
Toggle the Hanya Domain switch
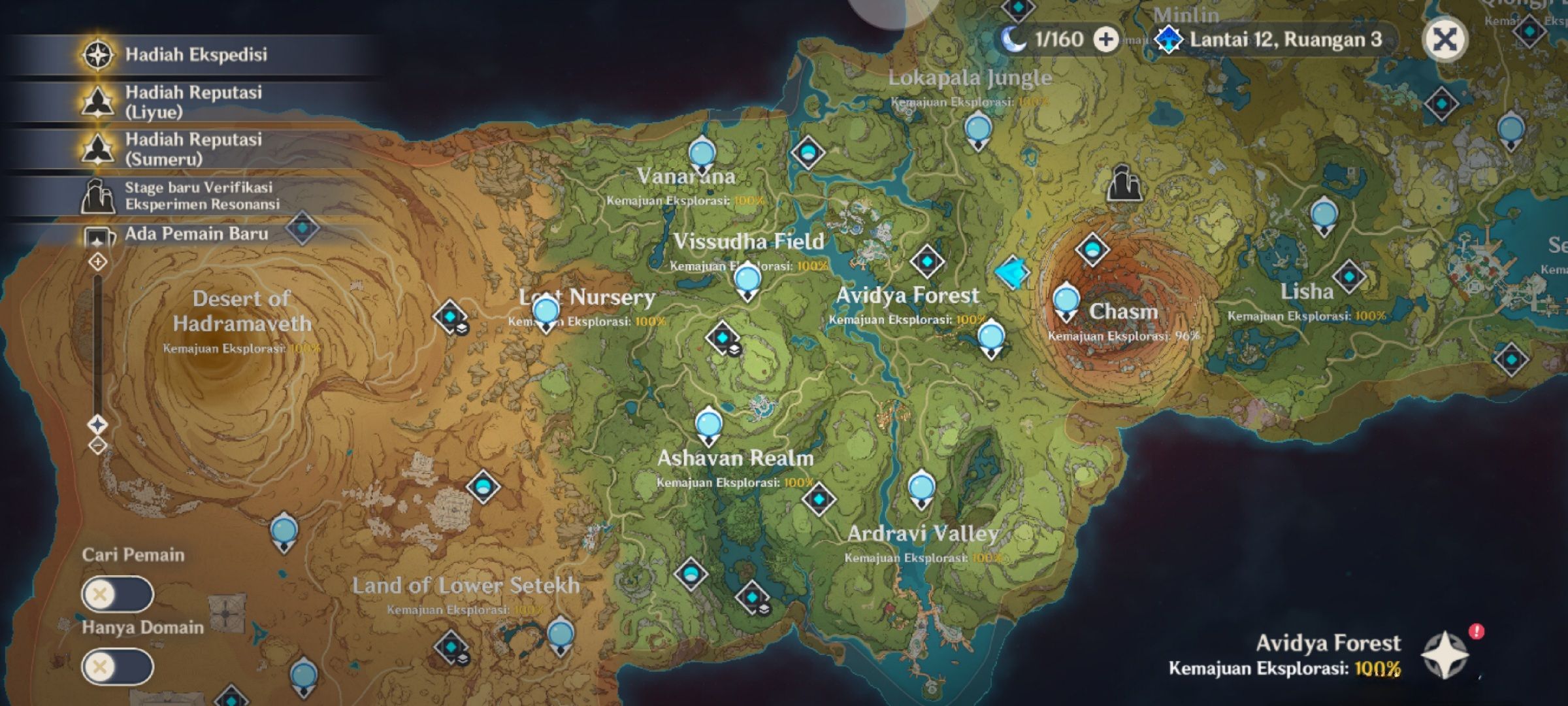(118, 667)
